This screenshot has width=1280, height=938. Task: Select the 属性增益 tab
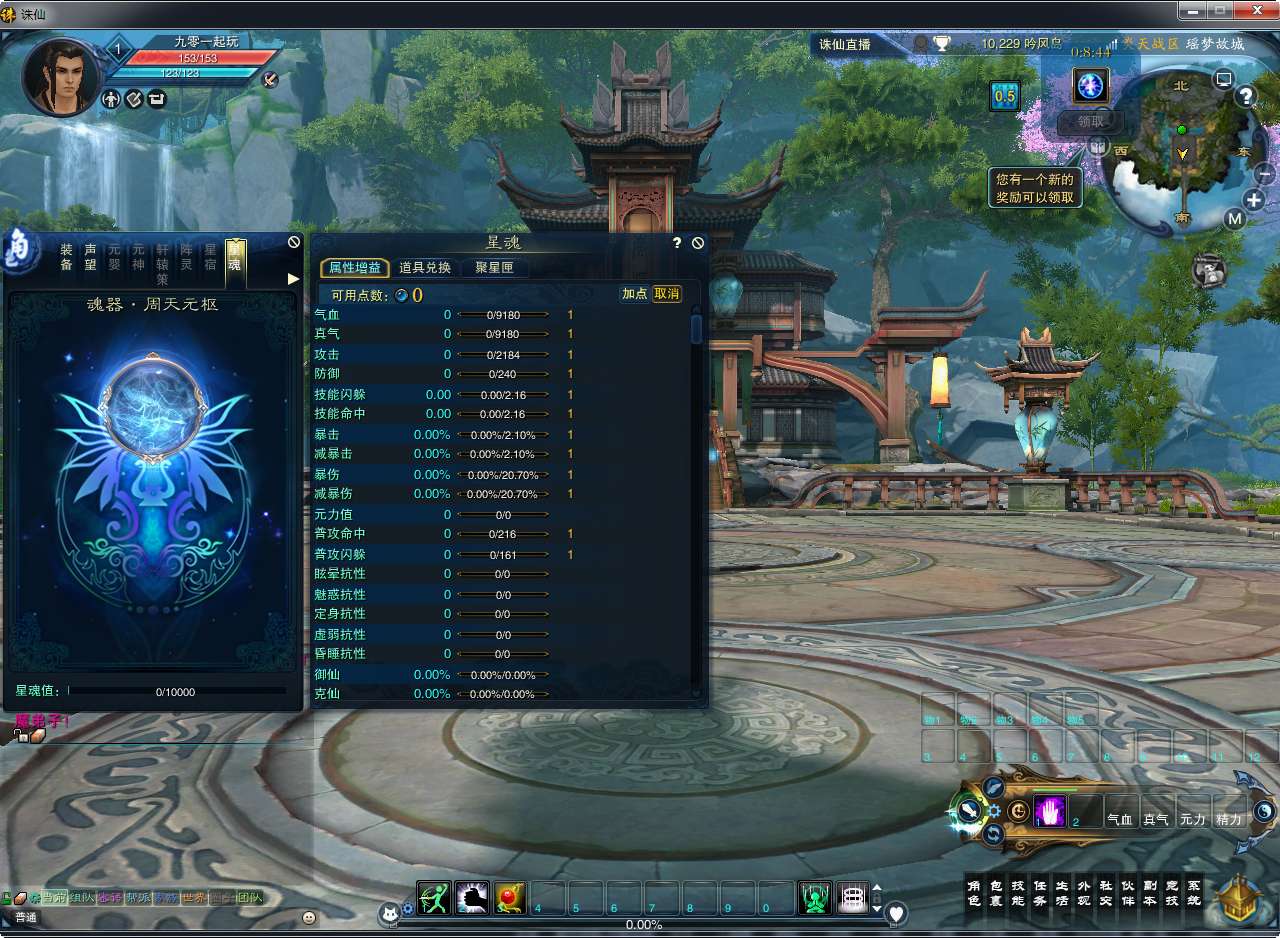(355, 268)
